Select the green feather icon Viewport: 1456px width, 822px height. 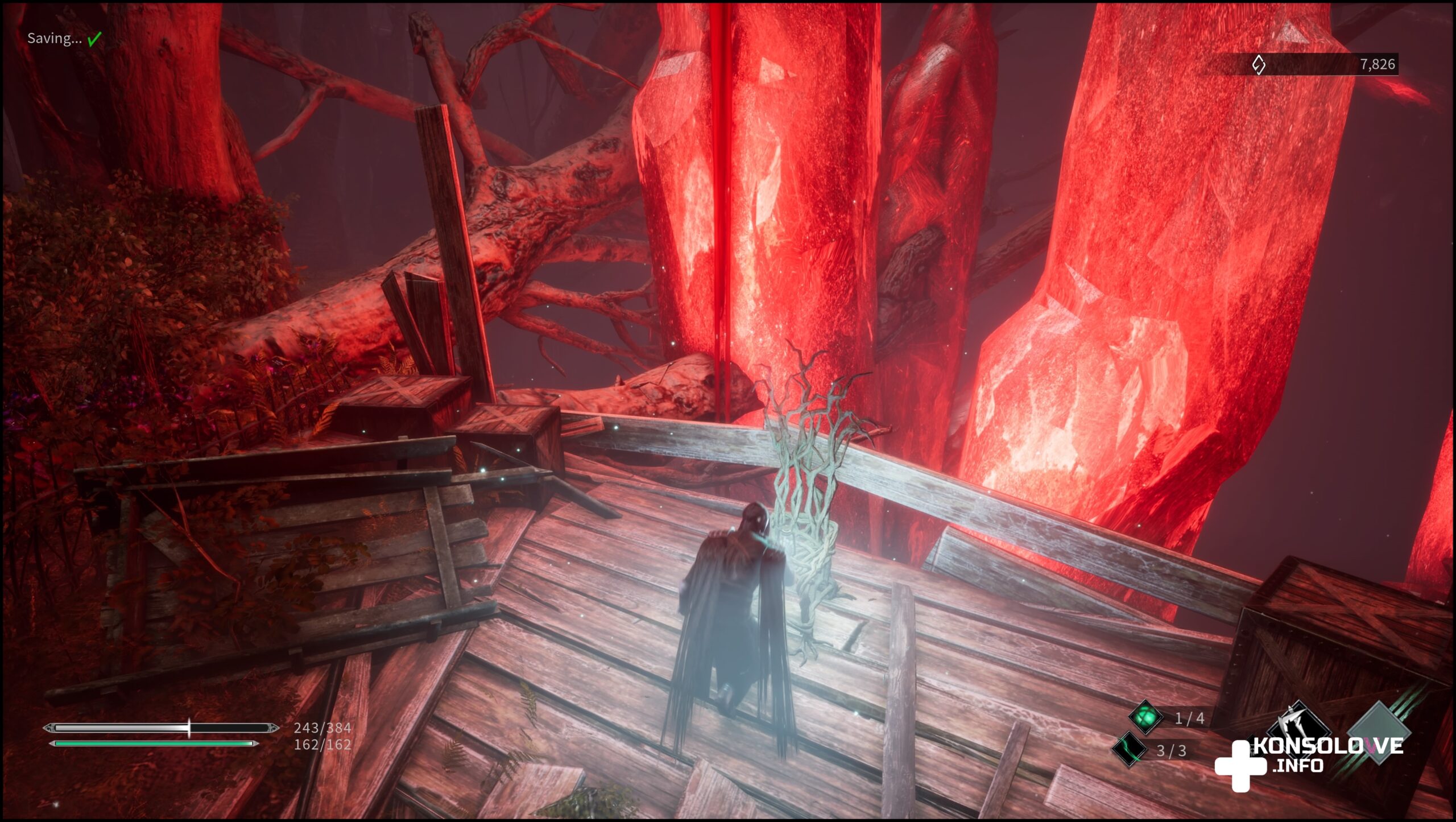(1130, 749)
